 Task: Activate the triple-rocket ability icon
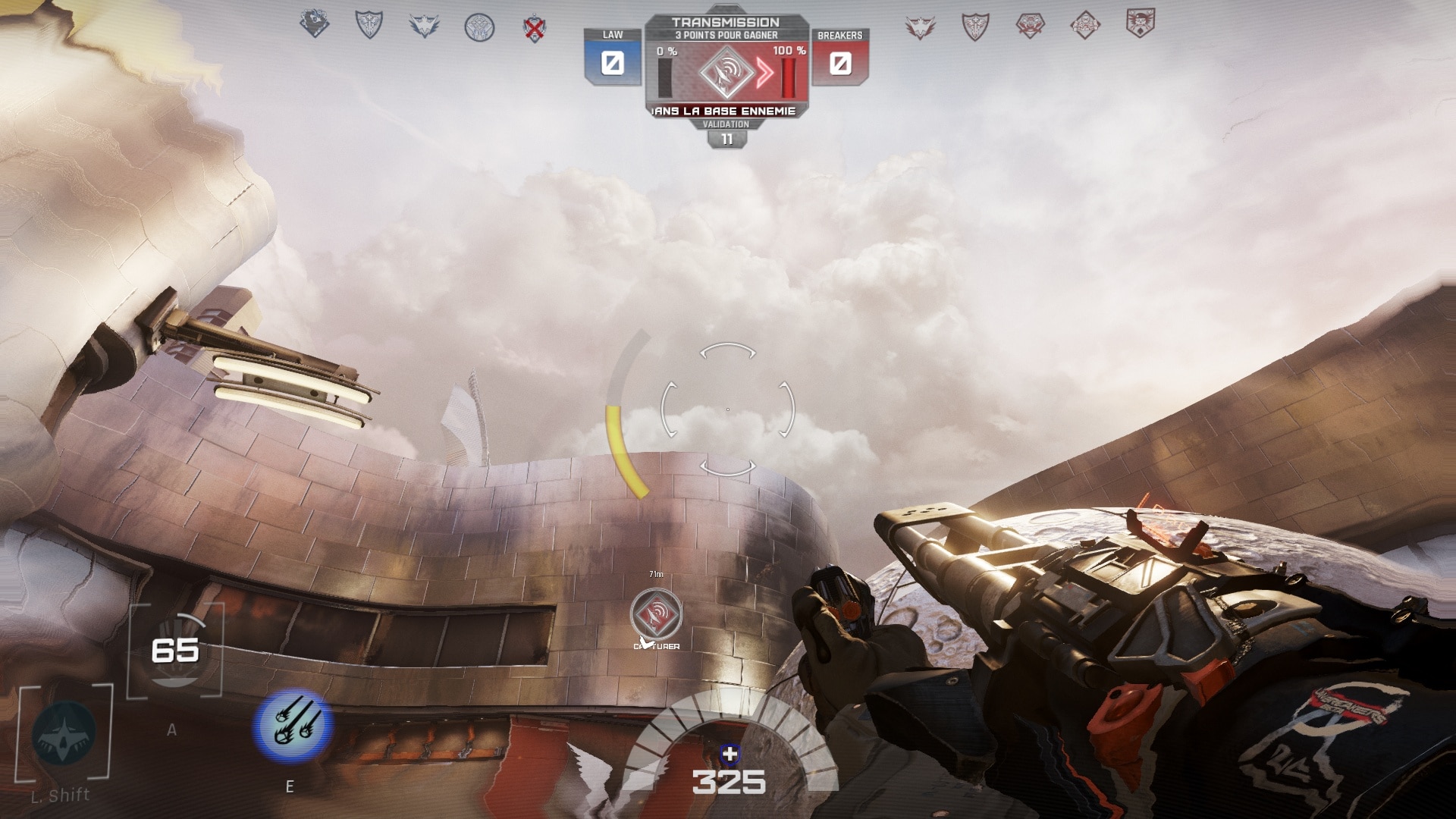point(293,726)
